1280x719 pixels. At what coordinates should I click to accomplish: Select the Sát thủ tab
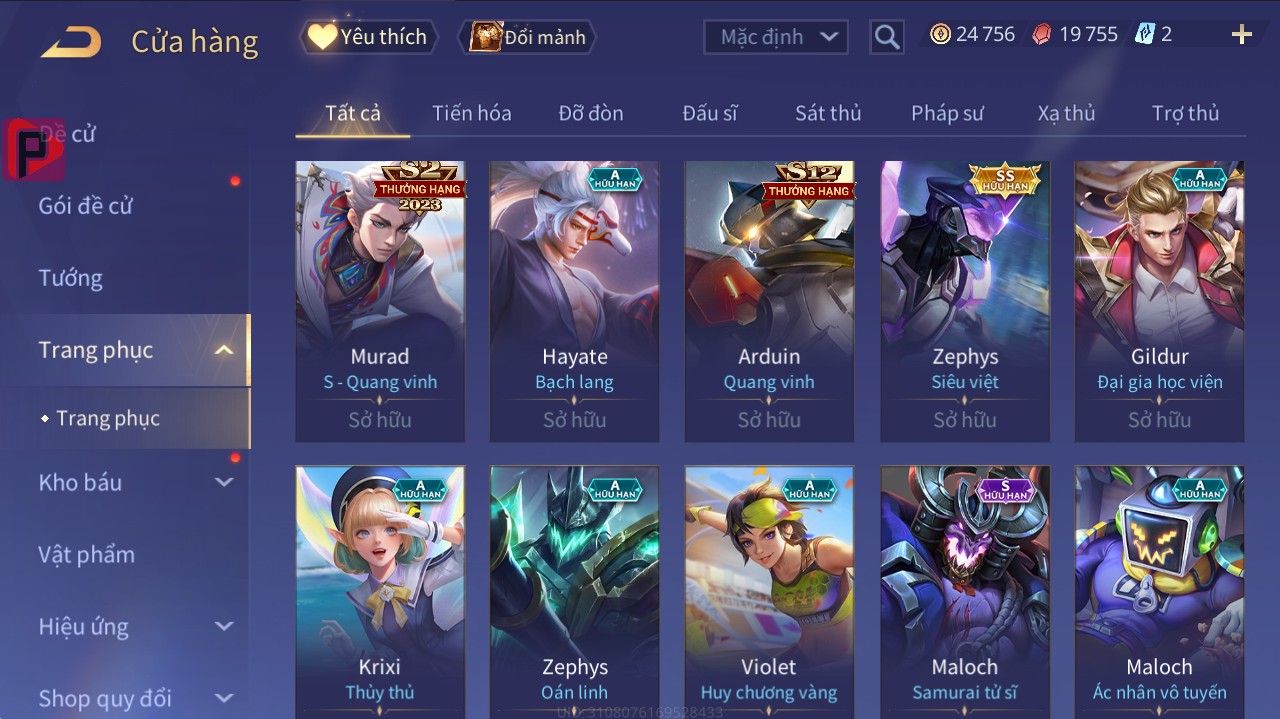(x=828, y=113)
